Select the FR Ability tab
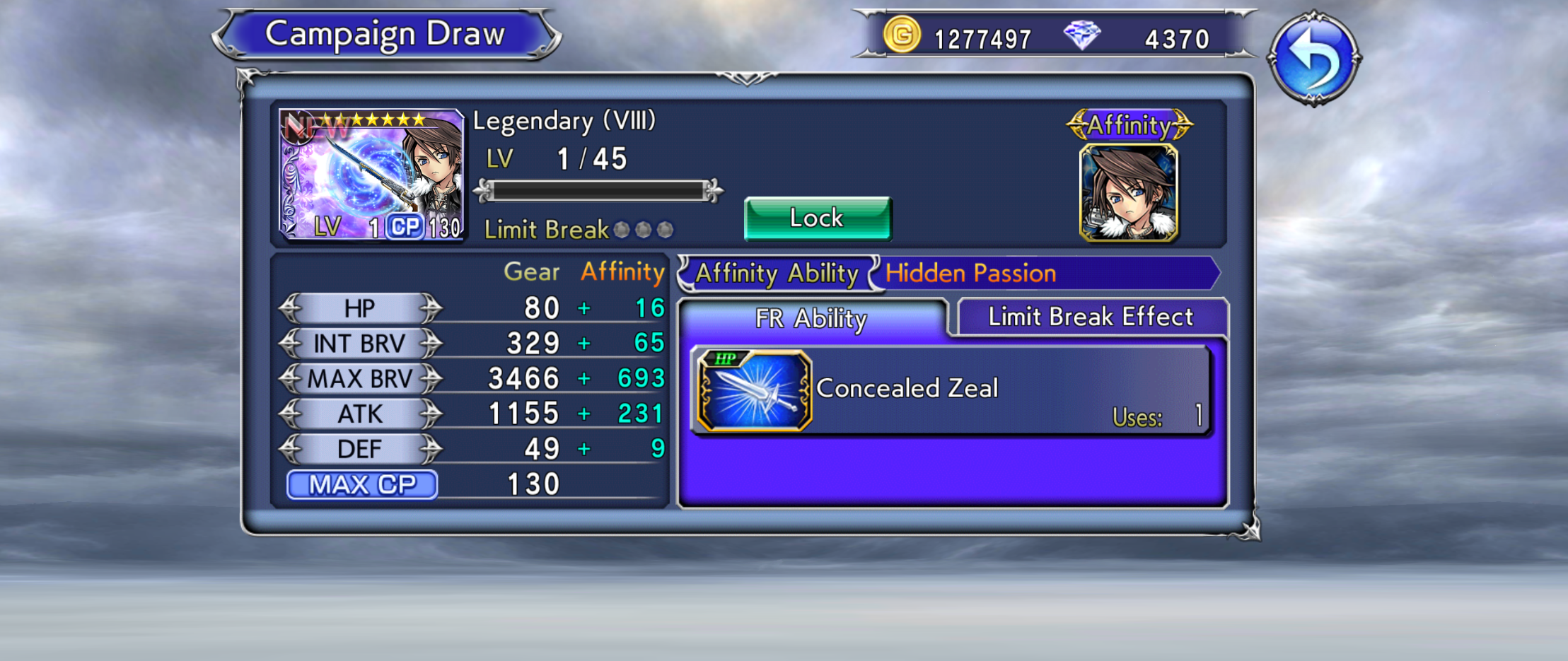This screenshot has width=1568, height=661. [811, 319]
